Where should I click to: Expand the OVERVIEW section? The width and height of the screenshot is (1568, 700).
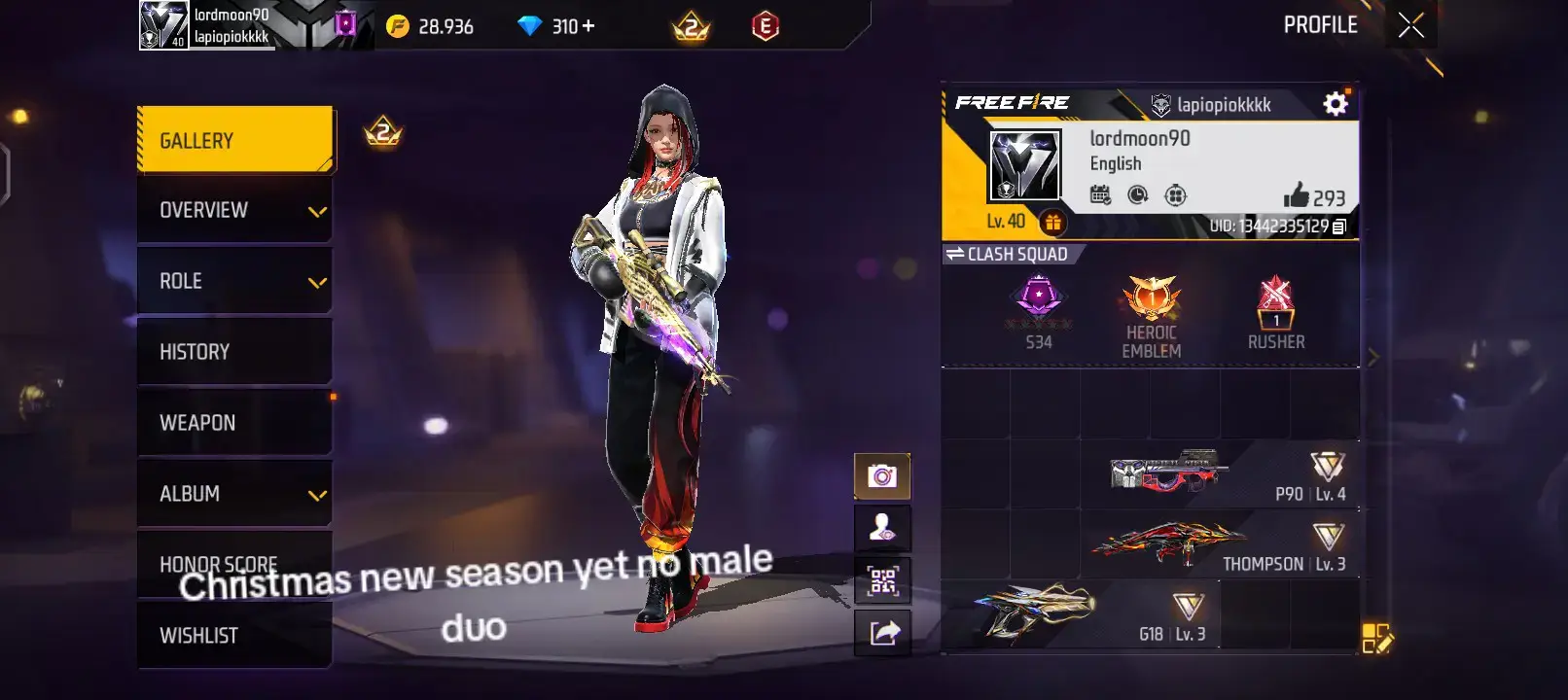click(x=233, y=209)
